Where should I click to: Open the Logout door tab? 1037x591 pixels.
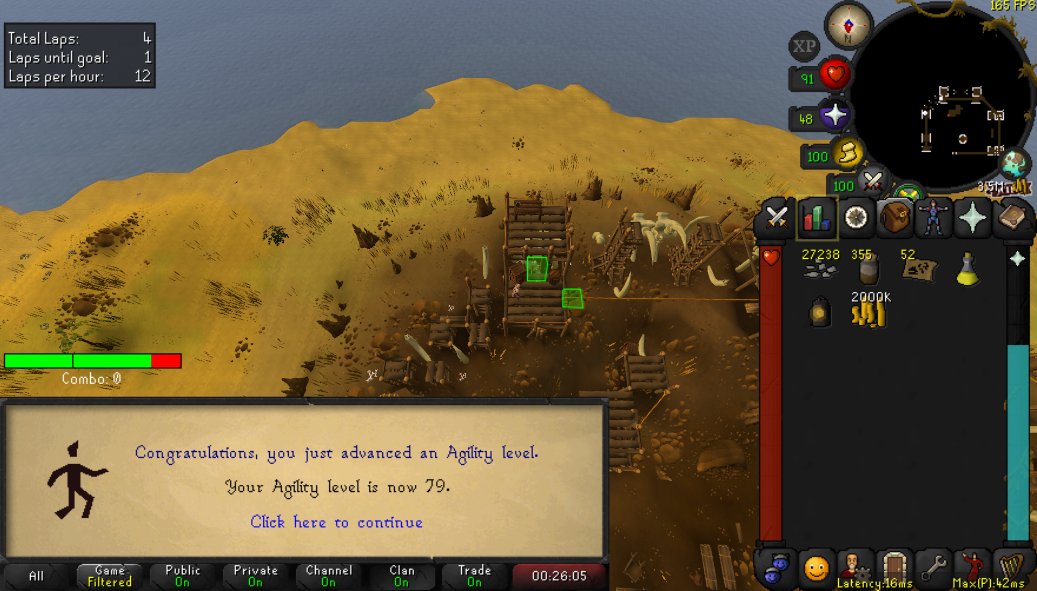[x=894, y=569]
